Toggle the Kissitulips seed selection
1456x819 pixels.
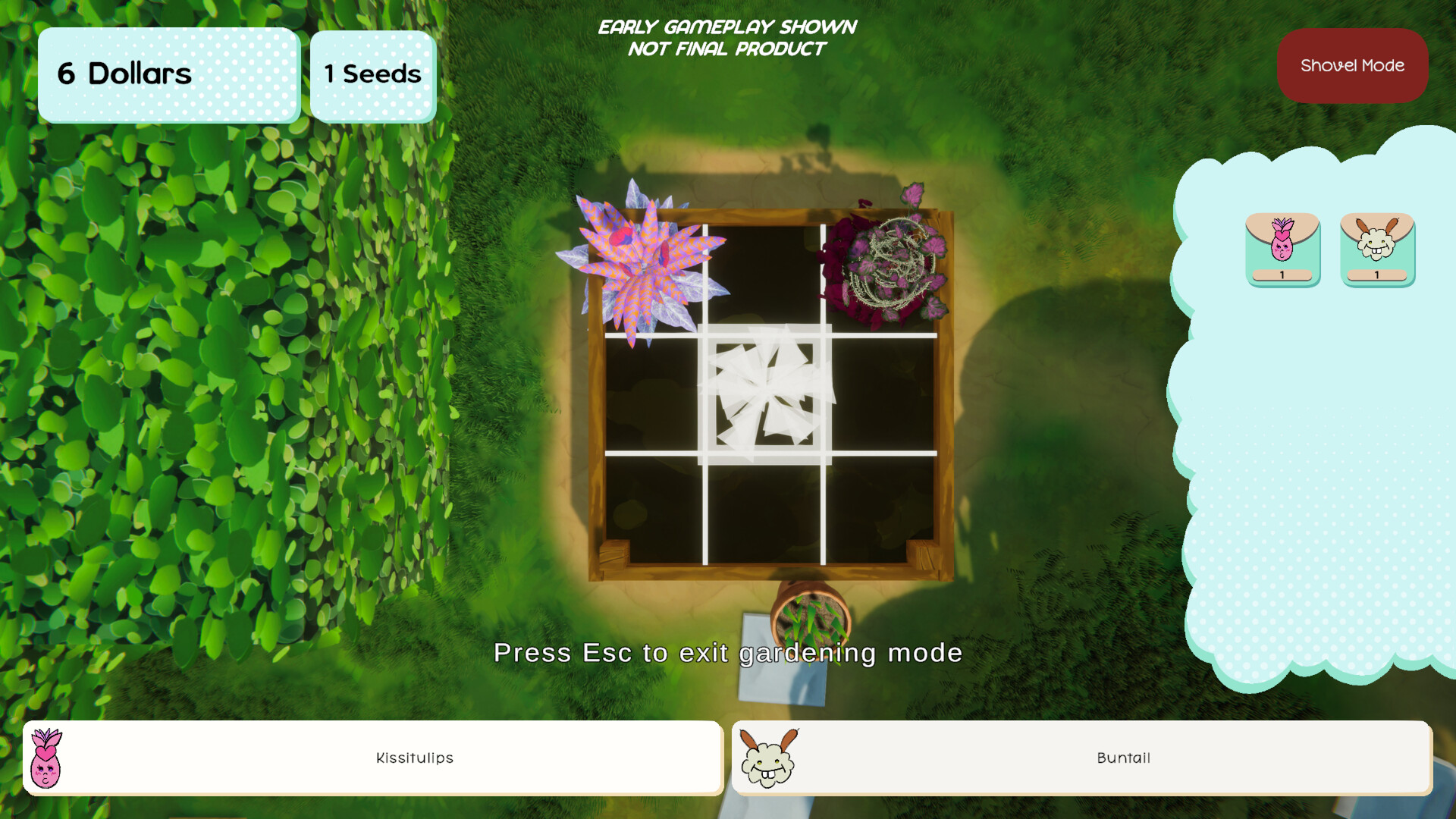(1283, 249)
